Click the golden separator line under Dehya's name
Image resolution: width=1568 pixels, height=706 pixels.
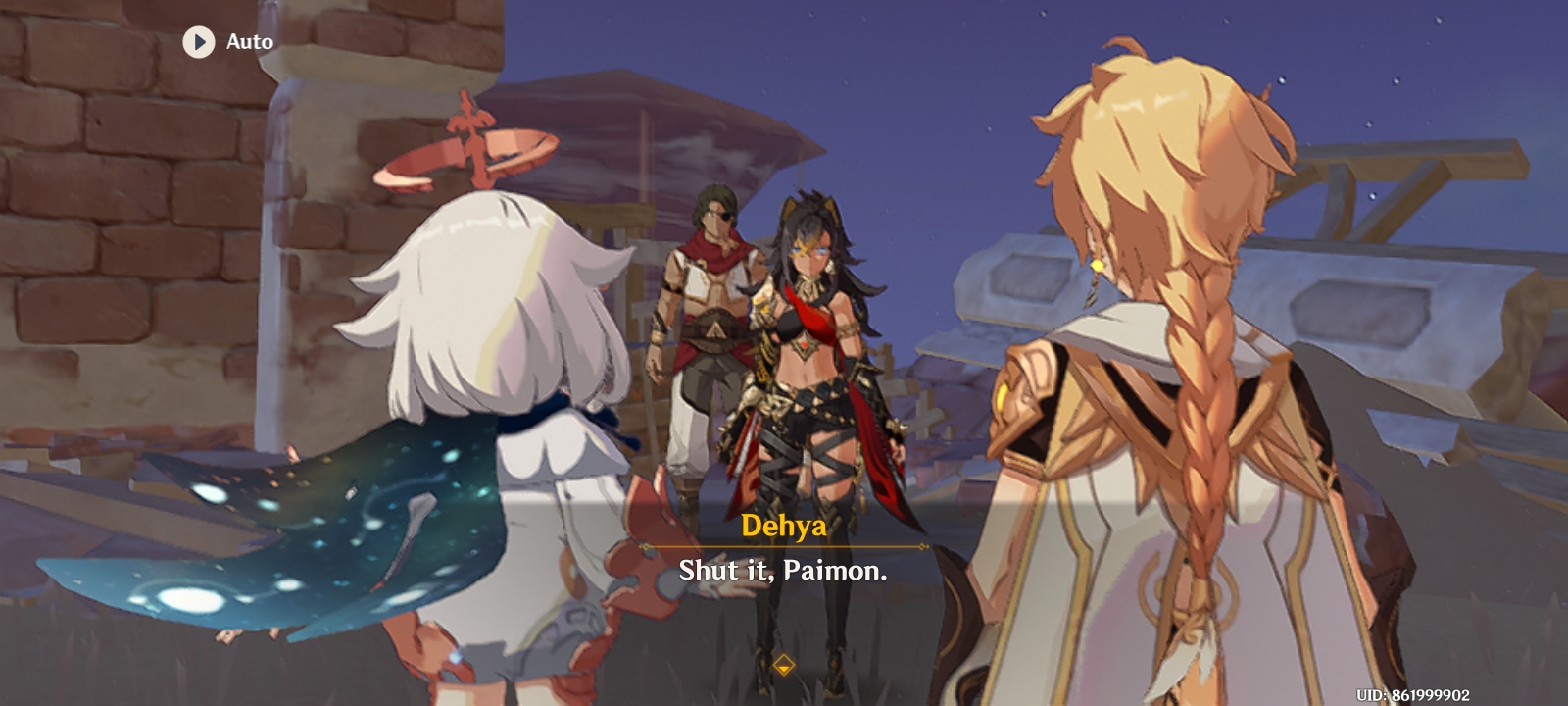pyautogui.click(x=784, y=545)
